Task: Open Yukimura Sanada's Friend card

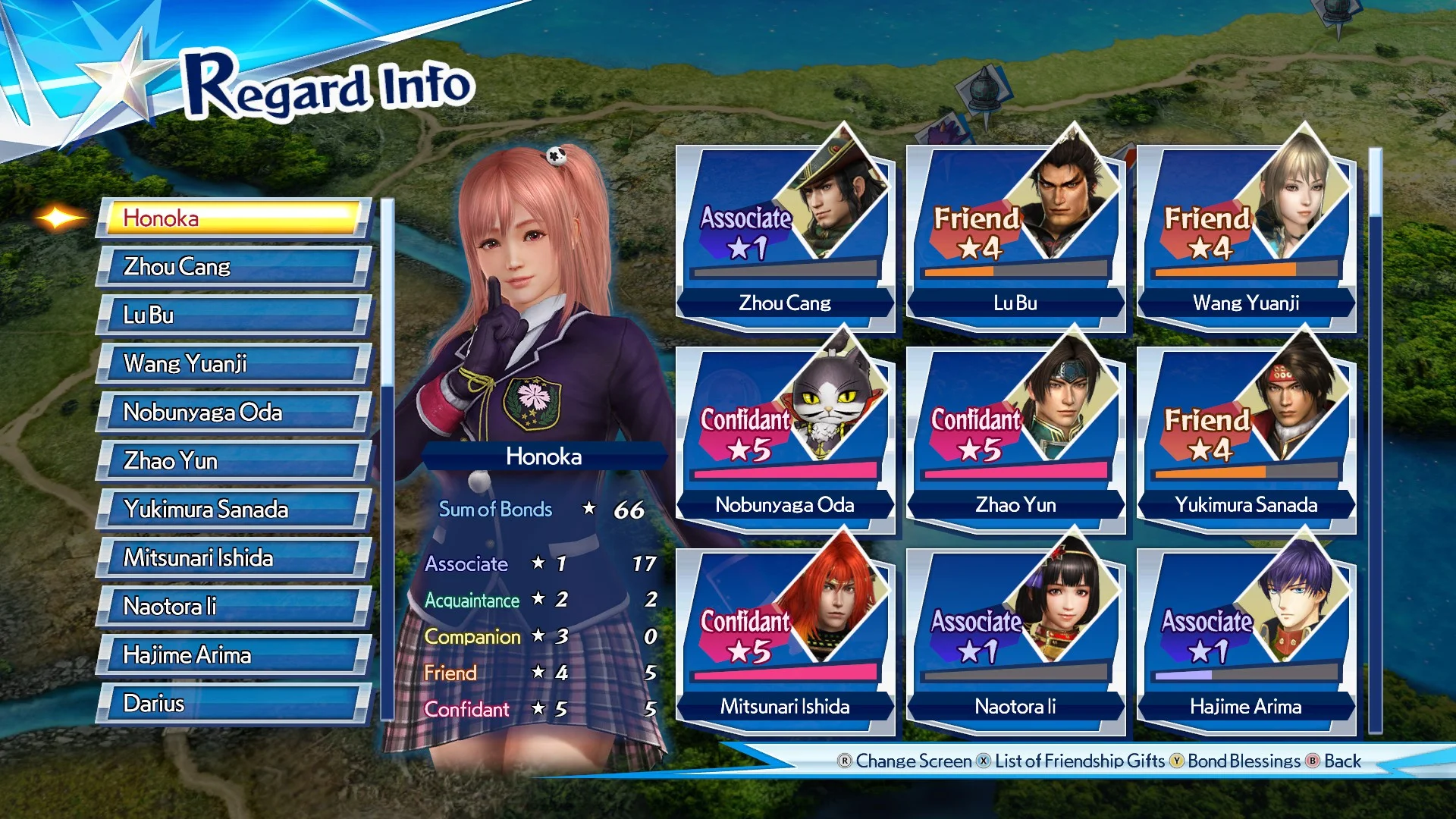Action: tap(1246, 428)
